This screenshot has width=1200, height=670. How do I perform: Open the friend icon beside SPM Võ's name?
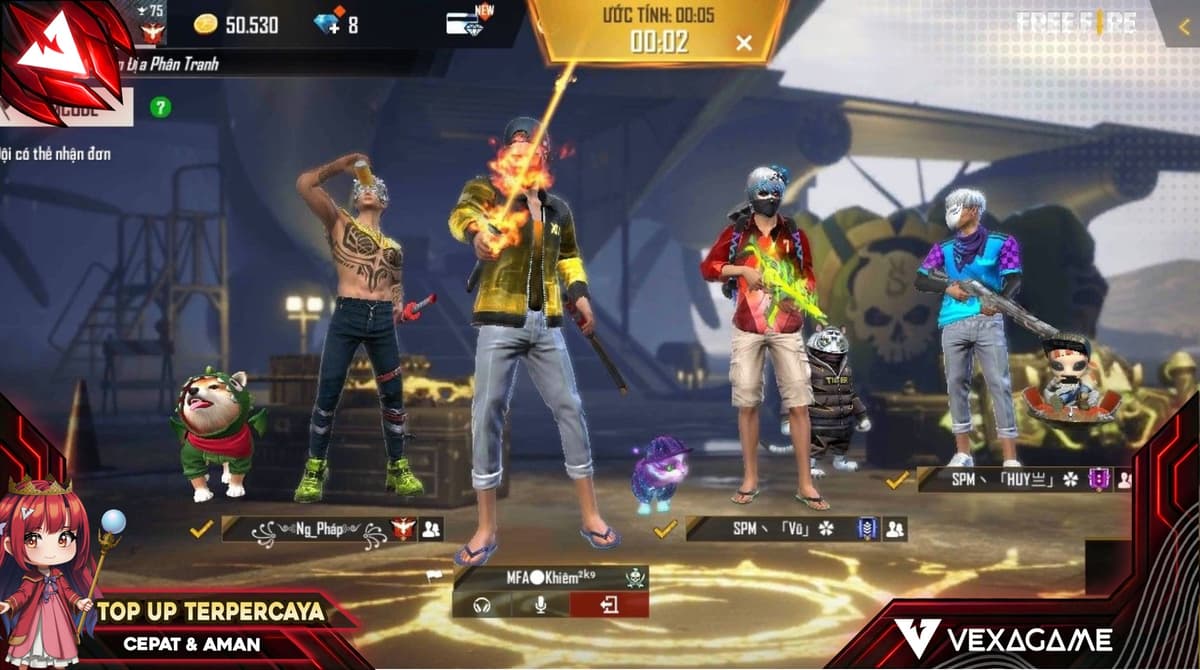click(x=894, y=529)
